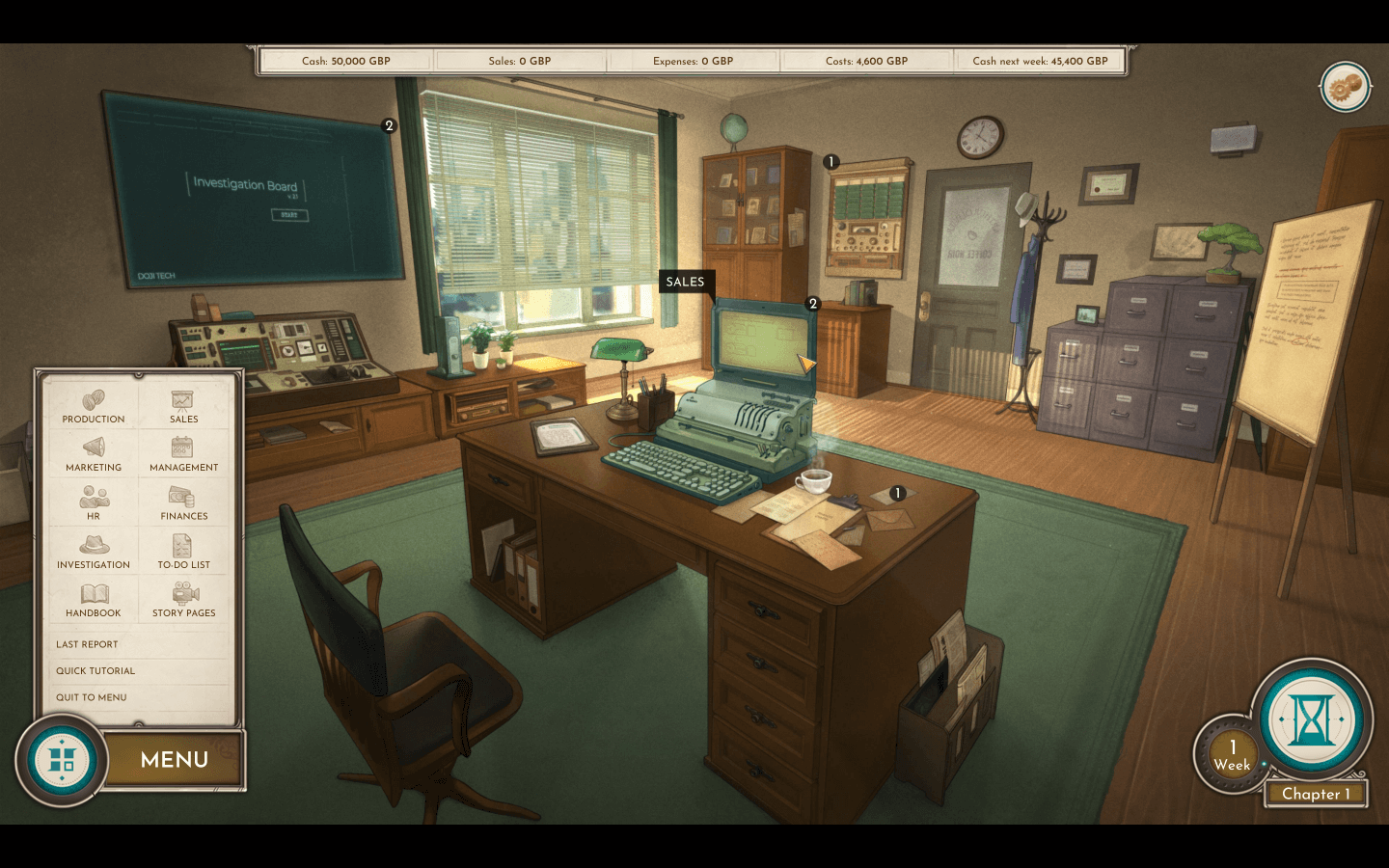Open settings with the gear icon
Viewport: 1389px width, 868px height.
coord(1345,88)
